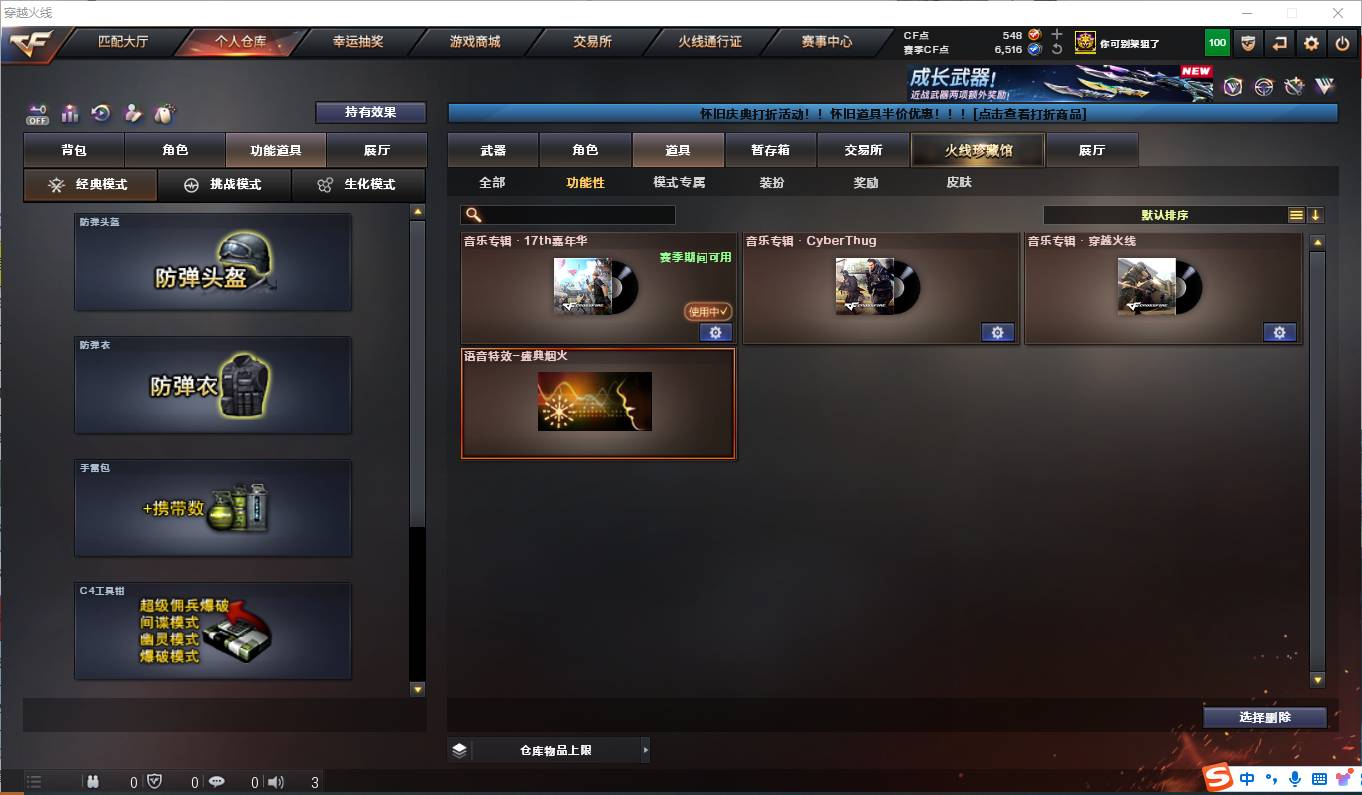Click the descending sort arrow beside 默认排序
1362x795 pixels.
point(1318,214)
